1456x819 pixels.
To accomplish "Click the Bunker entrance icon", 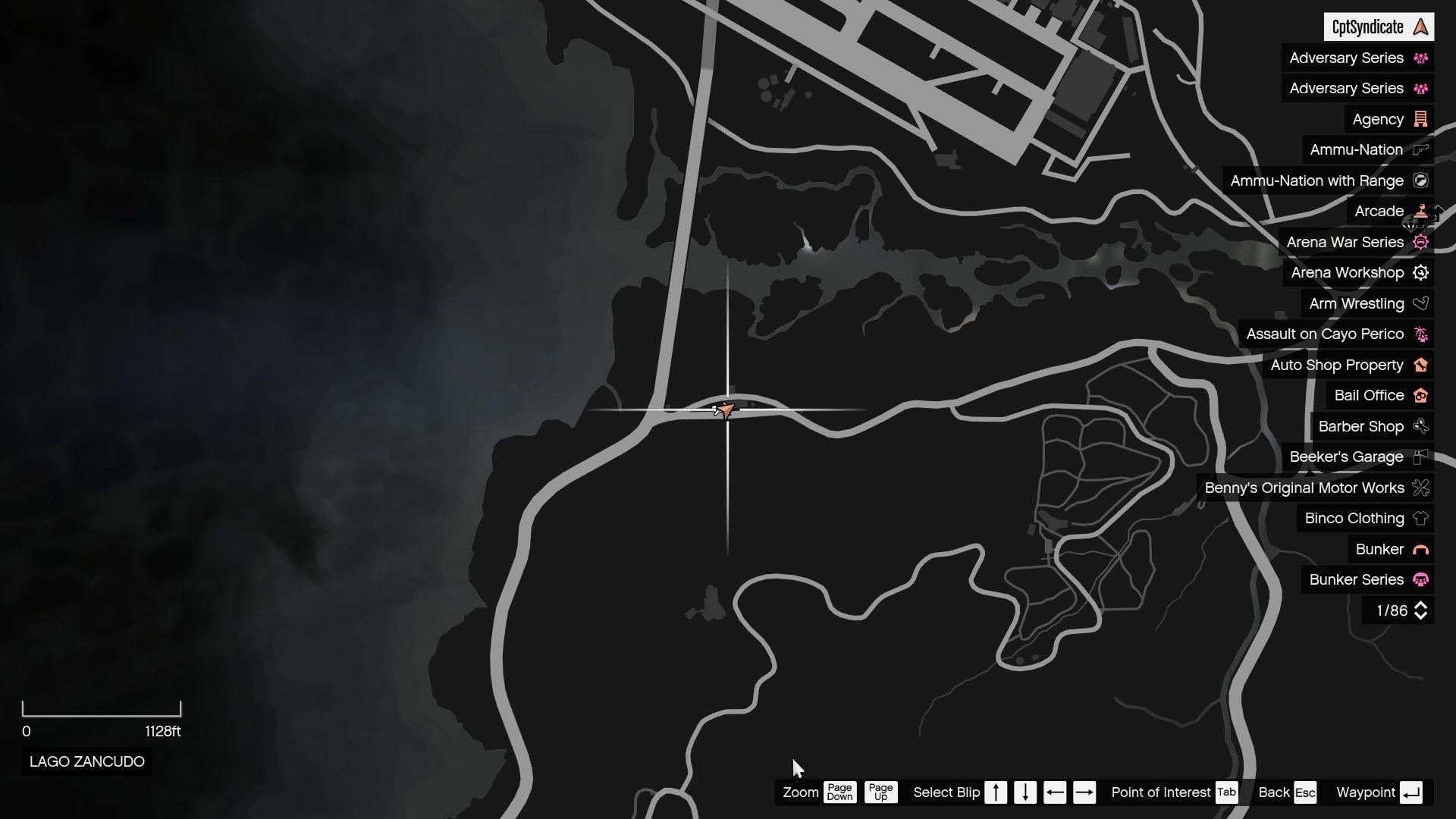I will point(1420,549).
